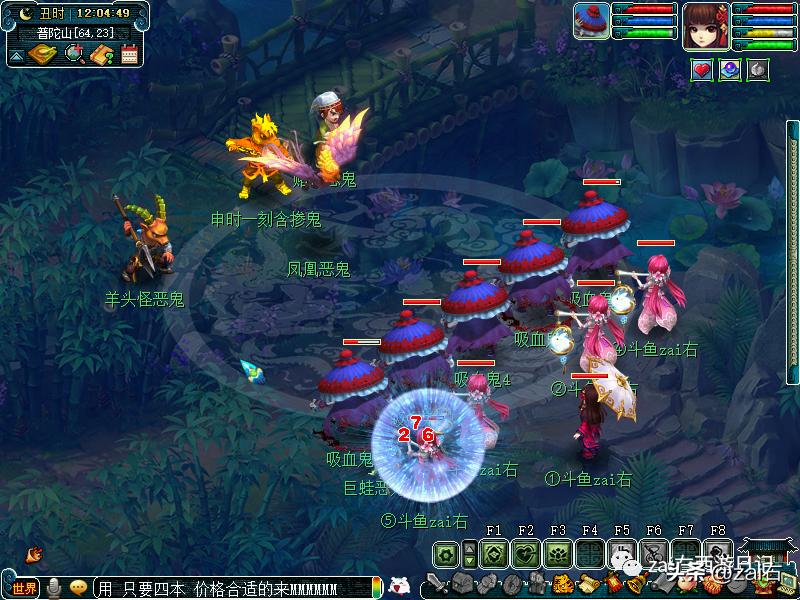Image resolution: width=800 pixels, height=600 pixels.
Task: Open the girl character portrait
Action: coord(706,24)
